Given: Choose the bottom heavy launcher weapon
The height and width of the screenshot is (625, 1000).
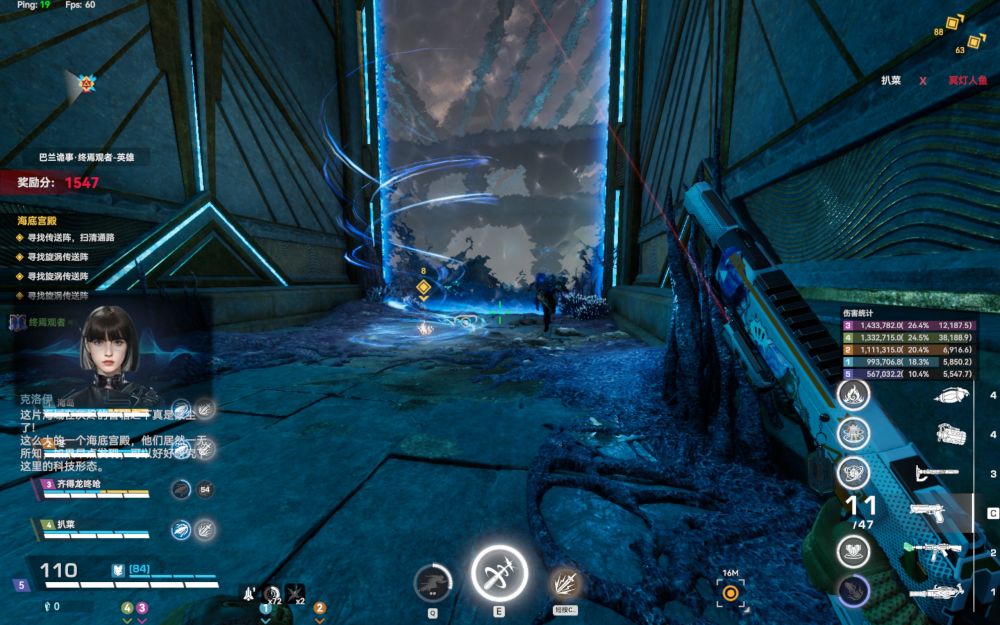Looking at the screenshot, I should coord(933,592).
